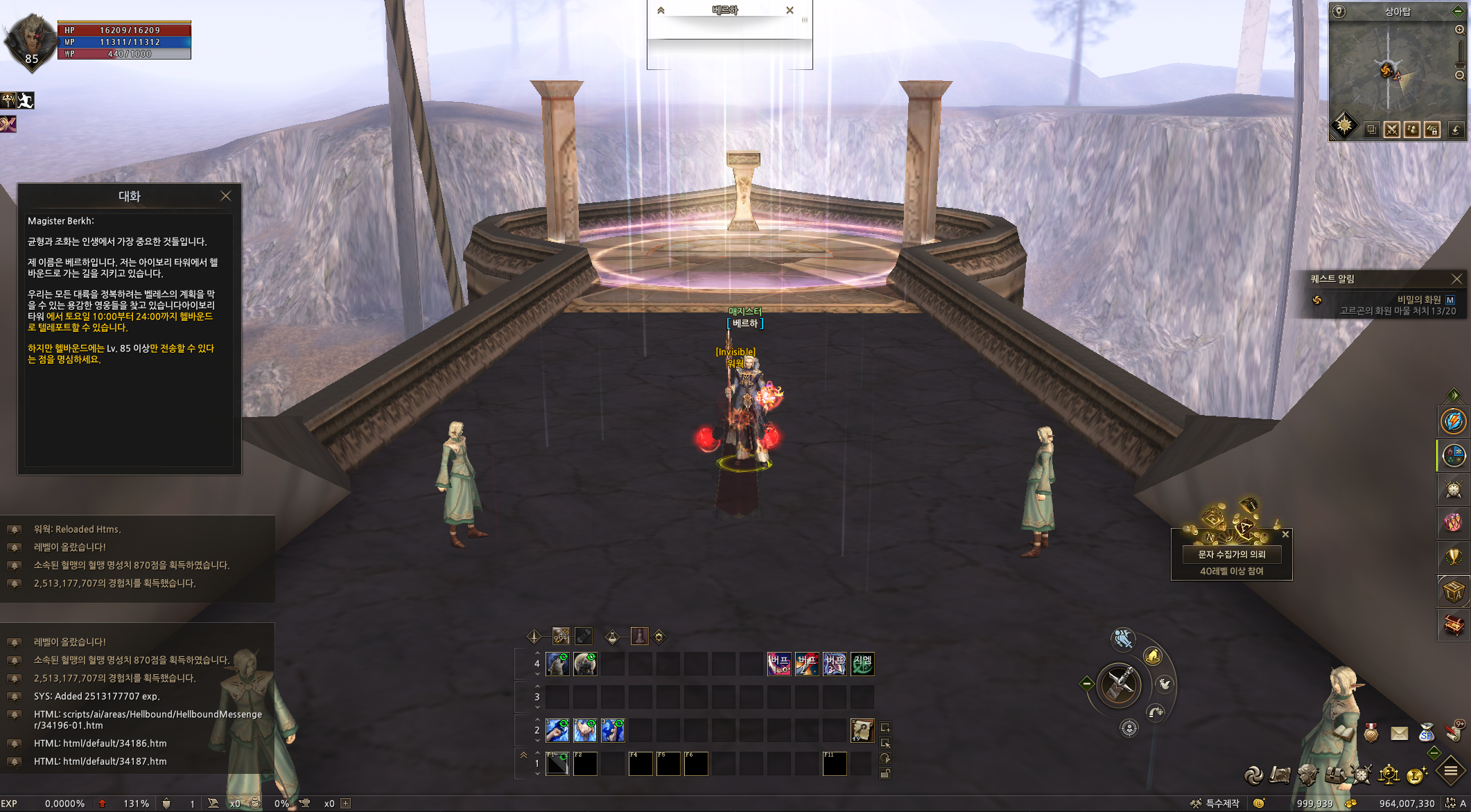Open the mailbox envelope icon

pos(1399,733)
